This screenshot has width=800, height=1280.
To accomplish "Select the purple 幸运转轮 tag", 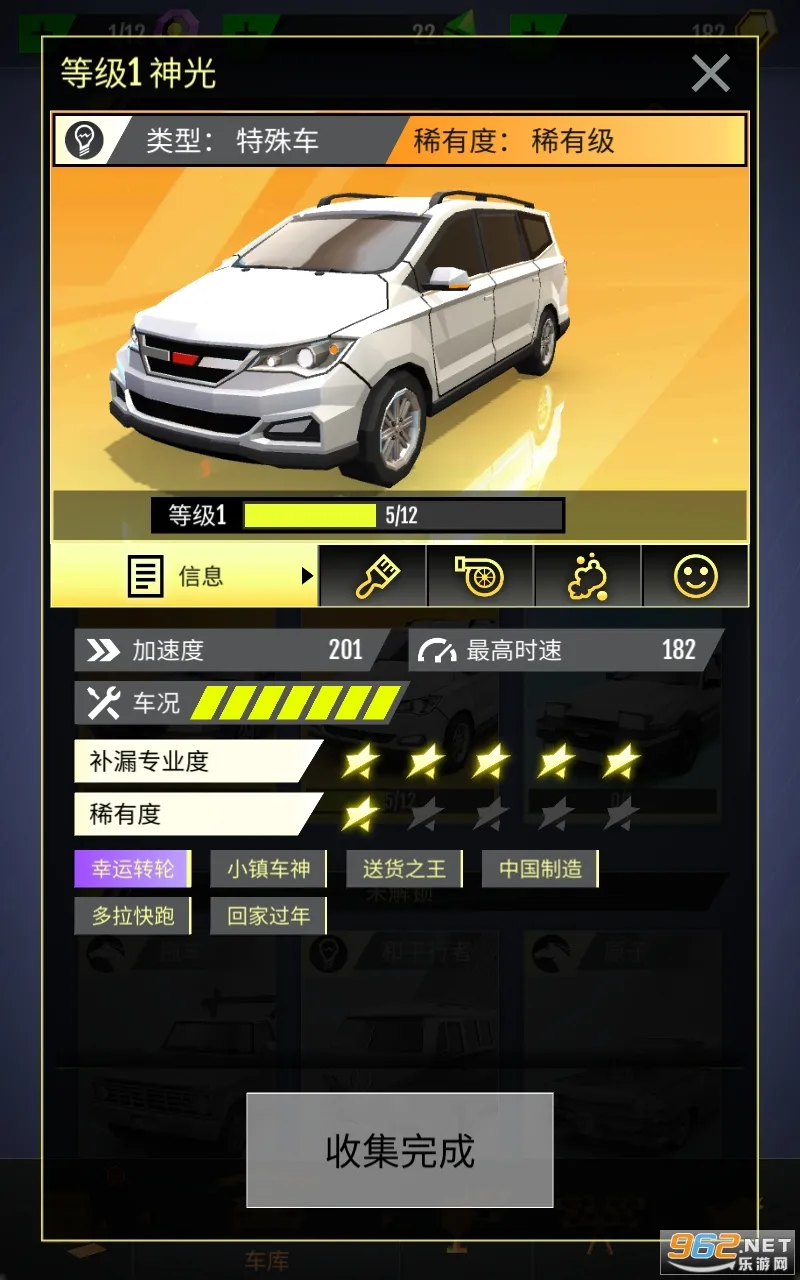I will [x=133, y=869].
